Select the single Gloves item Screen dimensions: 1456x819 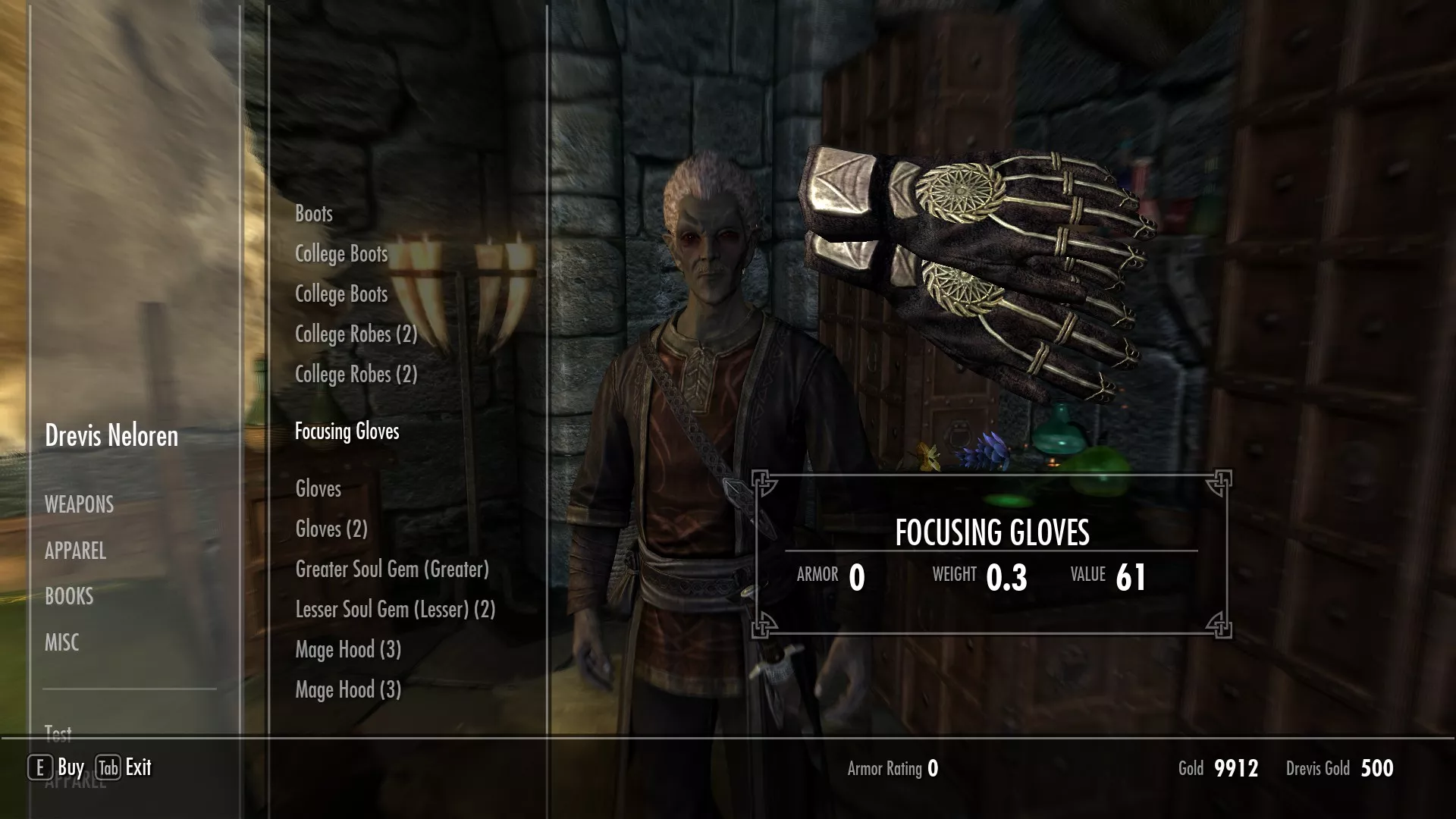(x=318, y=489)
